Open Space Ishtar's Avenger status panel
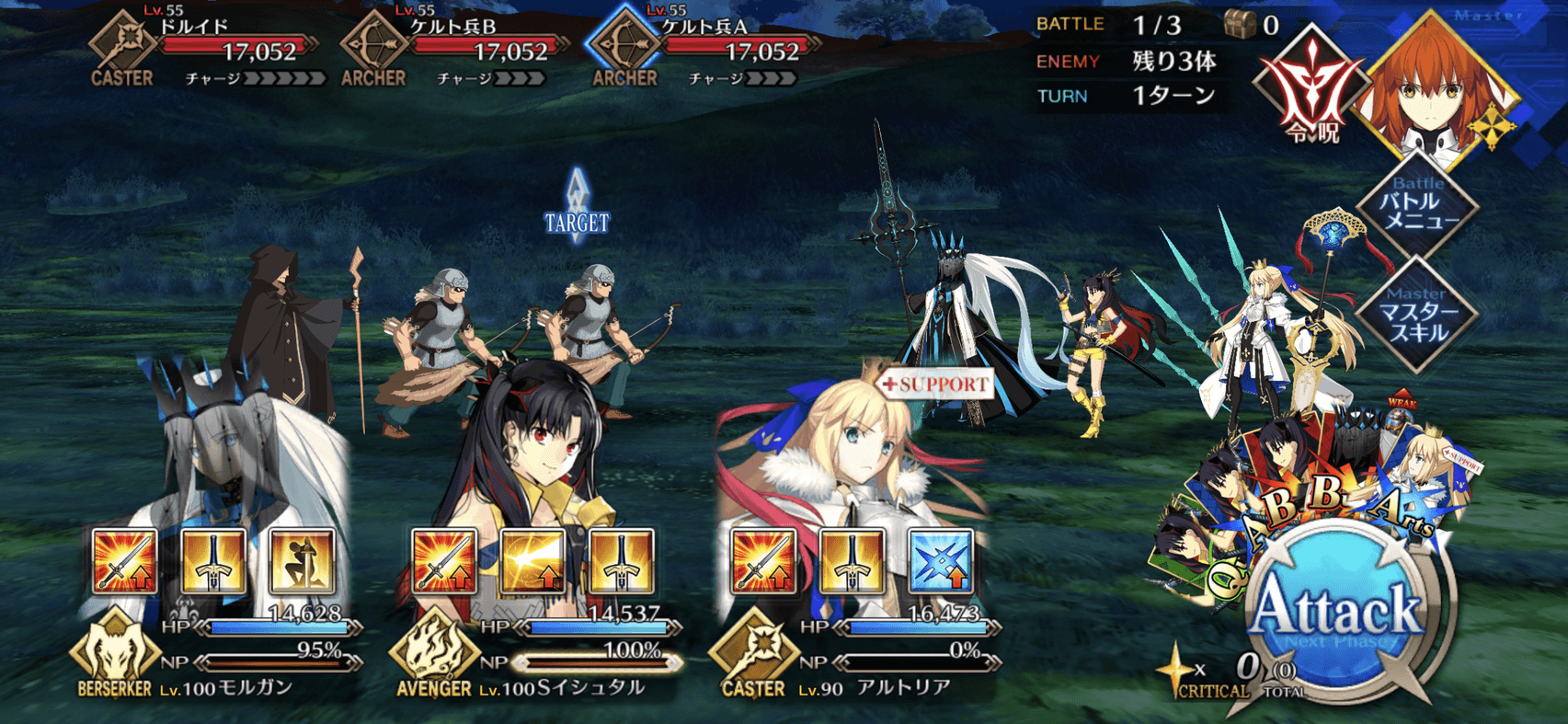Image resolution: width=1568 pixels, height=724 pixels. (434, 651)
